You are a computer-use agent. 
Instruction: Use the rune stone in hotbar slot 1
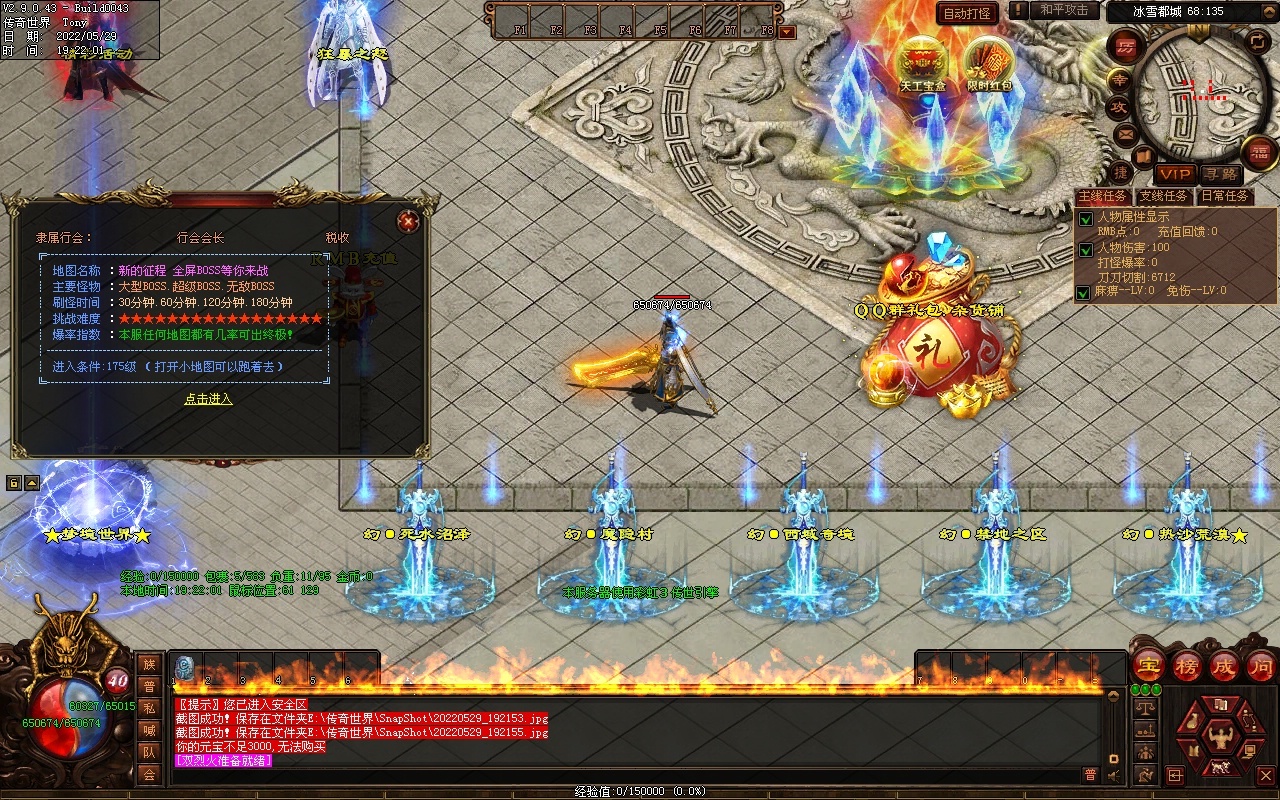(185, 667)
